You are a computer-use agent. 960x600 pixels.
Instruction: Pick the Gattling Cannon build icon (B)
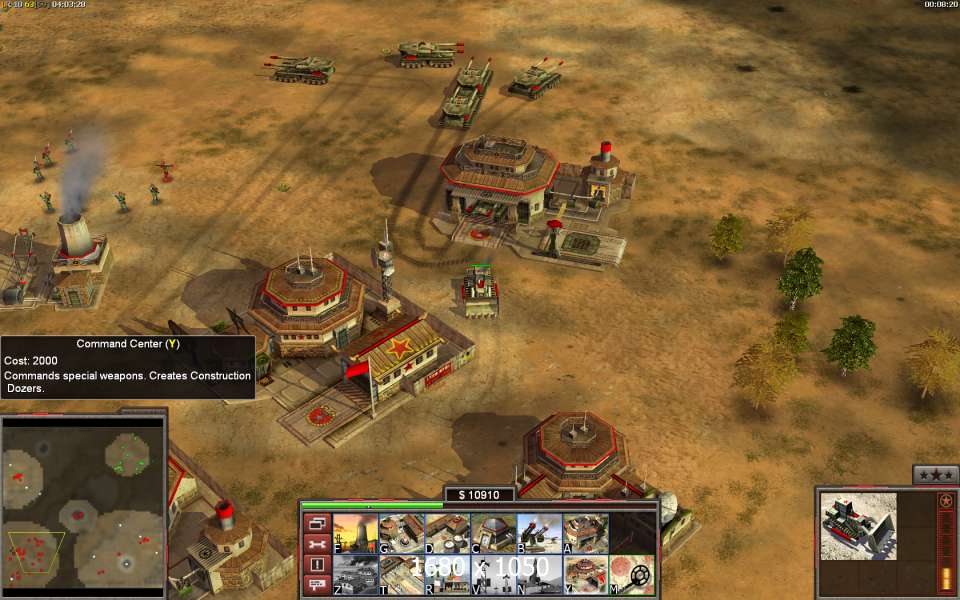pos(539,534)
